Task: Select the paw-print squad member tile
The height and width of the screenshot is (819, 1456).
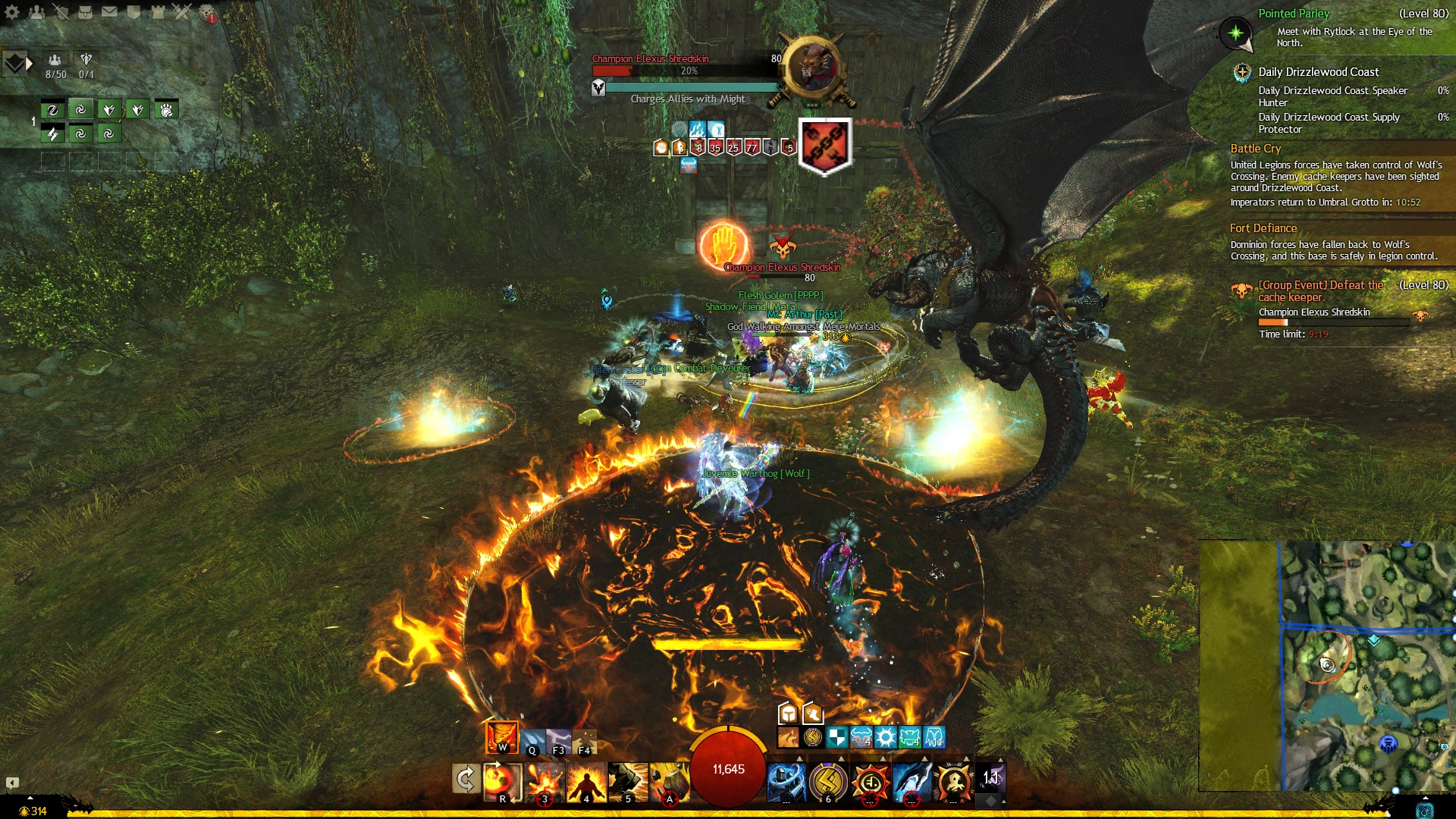Action: 166,110
